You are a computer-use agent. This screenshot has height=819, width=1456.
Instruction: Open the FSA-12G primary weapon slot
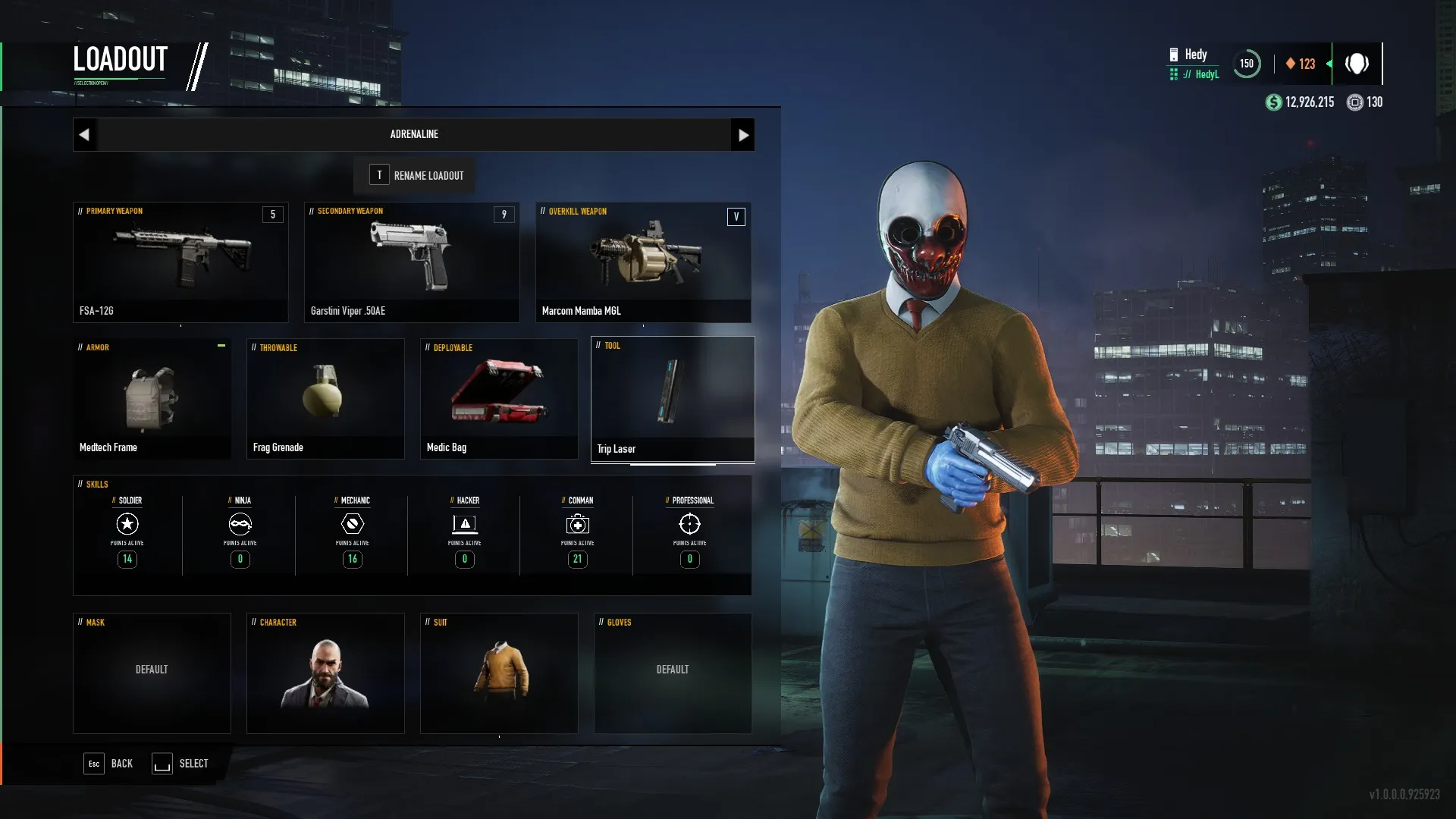[180, 262]
